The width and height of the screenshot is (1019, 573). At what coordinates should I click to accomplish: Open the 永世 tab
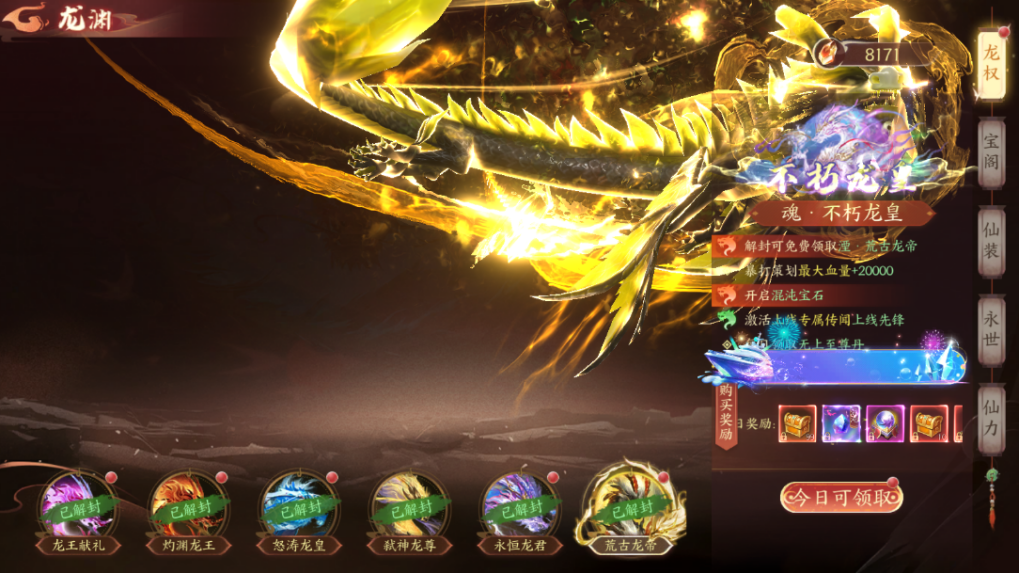point(991,329)
